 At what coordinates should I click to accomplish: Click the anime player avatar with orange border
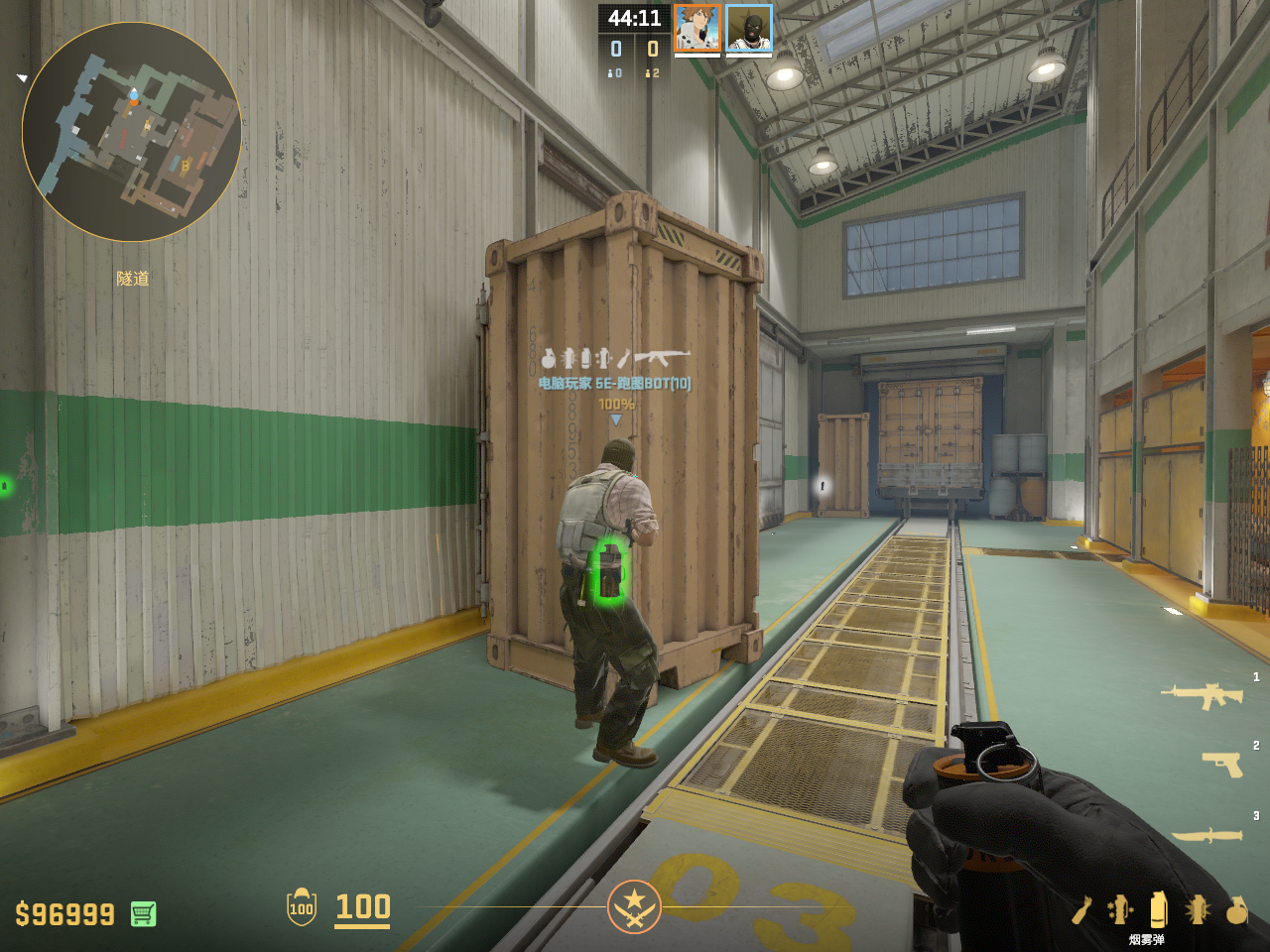coord(698,28)
